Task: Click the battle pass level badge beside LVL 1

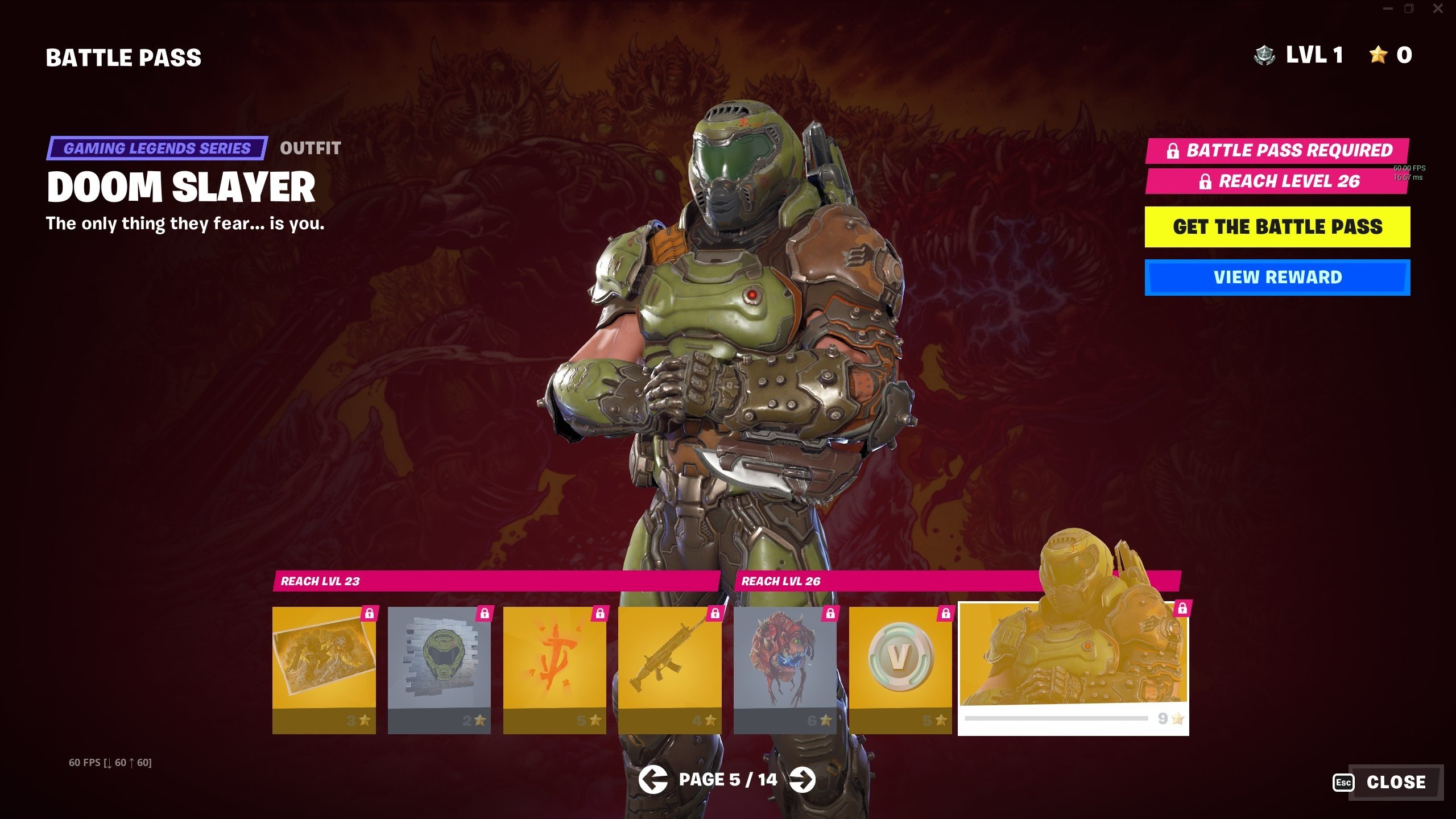Action: (1265, 55)
